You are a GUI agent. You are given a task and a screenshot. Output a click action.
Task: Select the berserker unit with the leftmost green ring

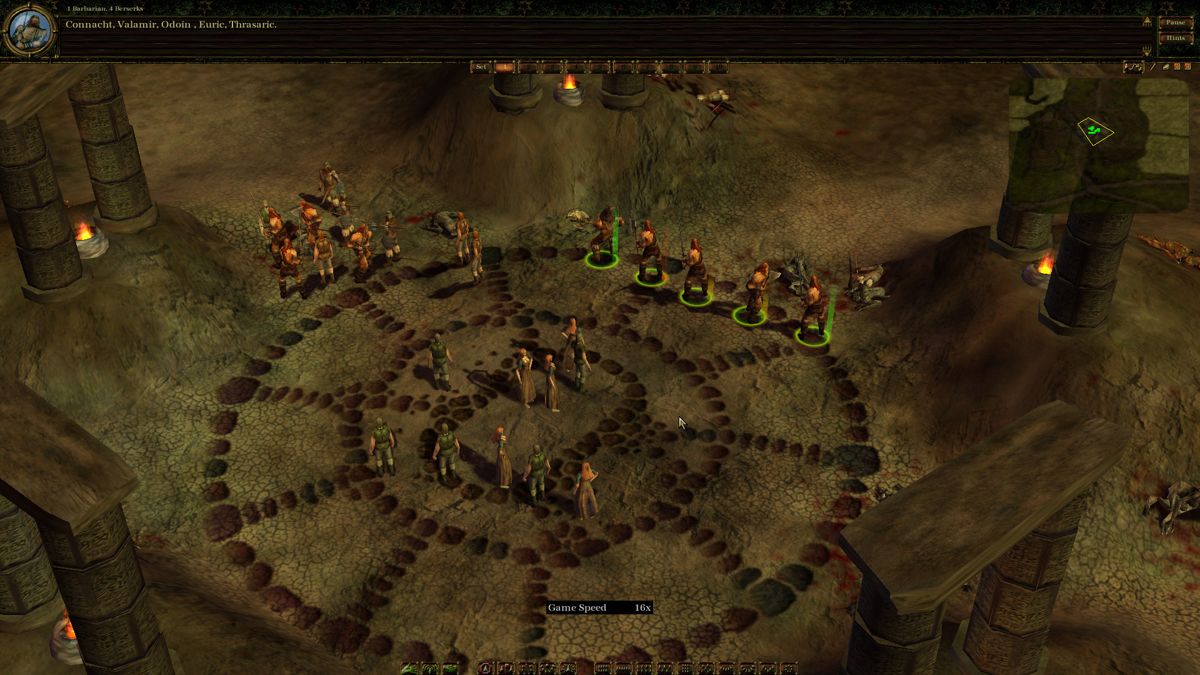(603, 238)
